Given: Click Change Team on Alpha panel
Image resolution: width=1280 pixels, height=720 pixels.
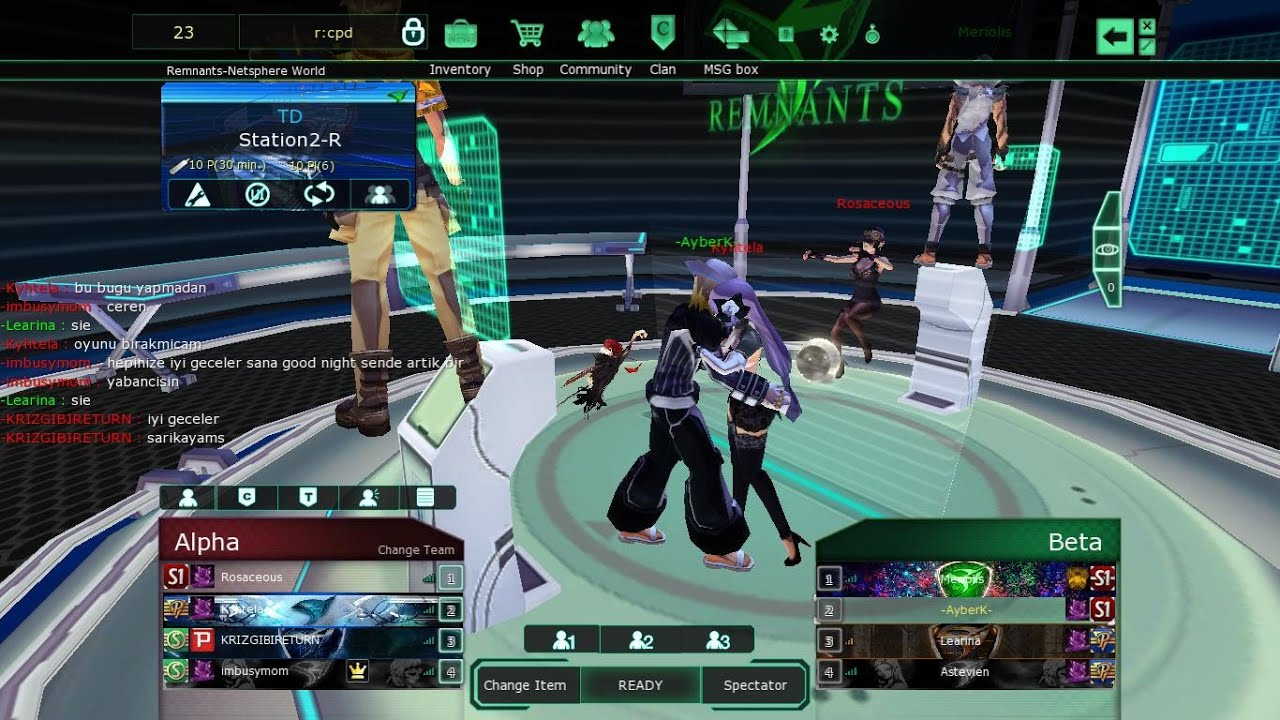Looking at the screenshot, I should tap(416, 550).
